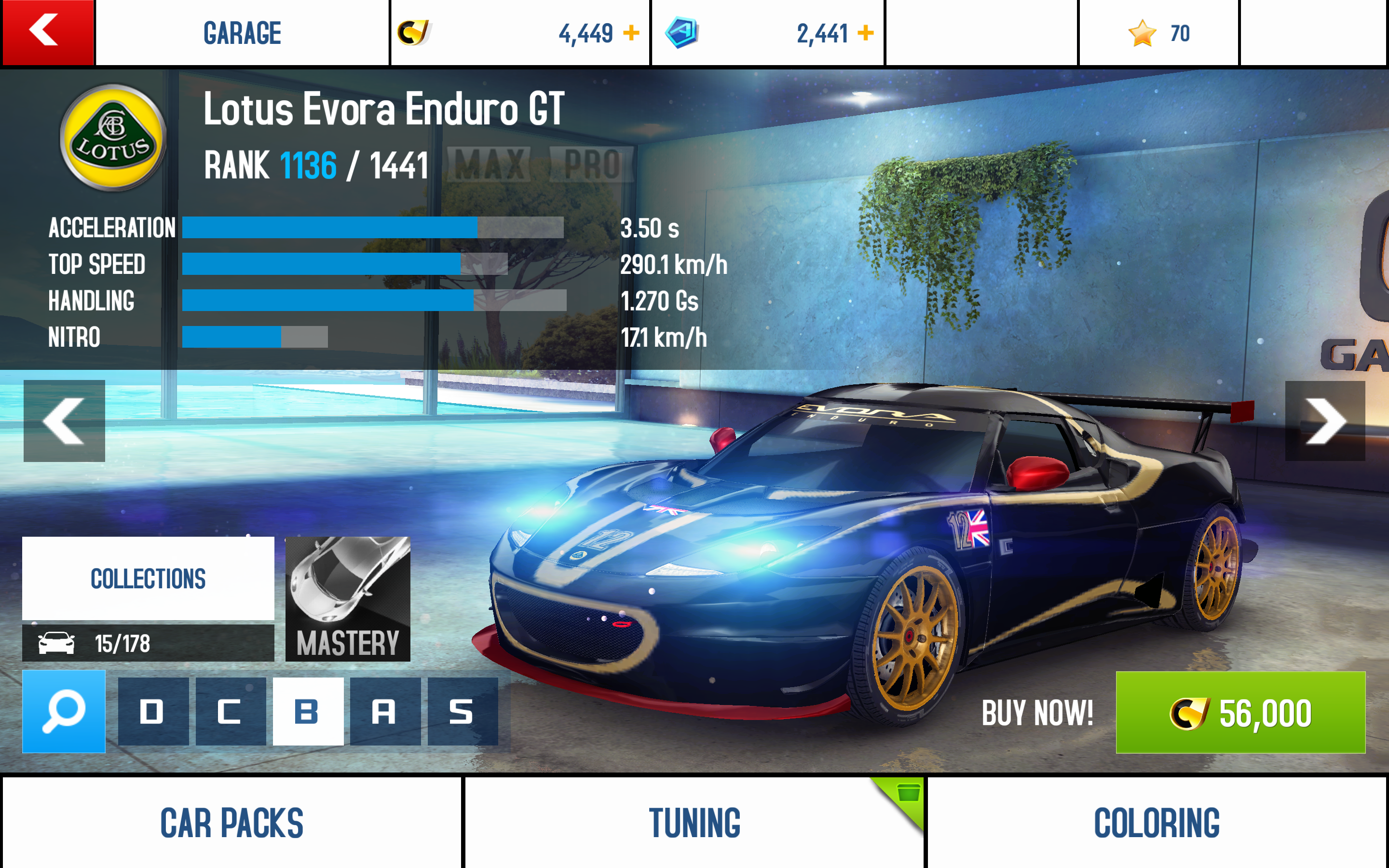Screen dimensions: 1389x868
Task: Switch to class A cars
Action: click(384, 712)
